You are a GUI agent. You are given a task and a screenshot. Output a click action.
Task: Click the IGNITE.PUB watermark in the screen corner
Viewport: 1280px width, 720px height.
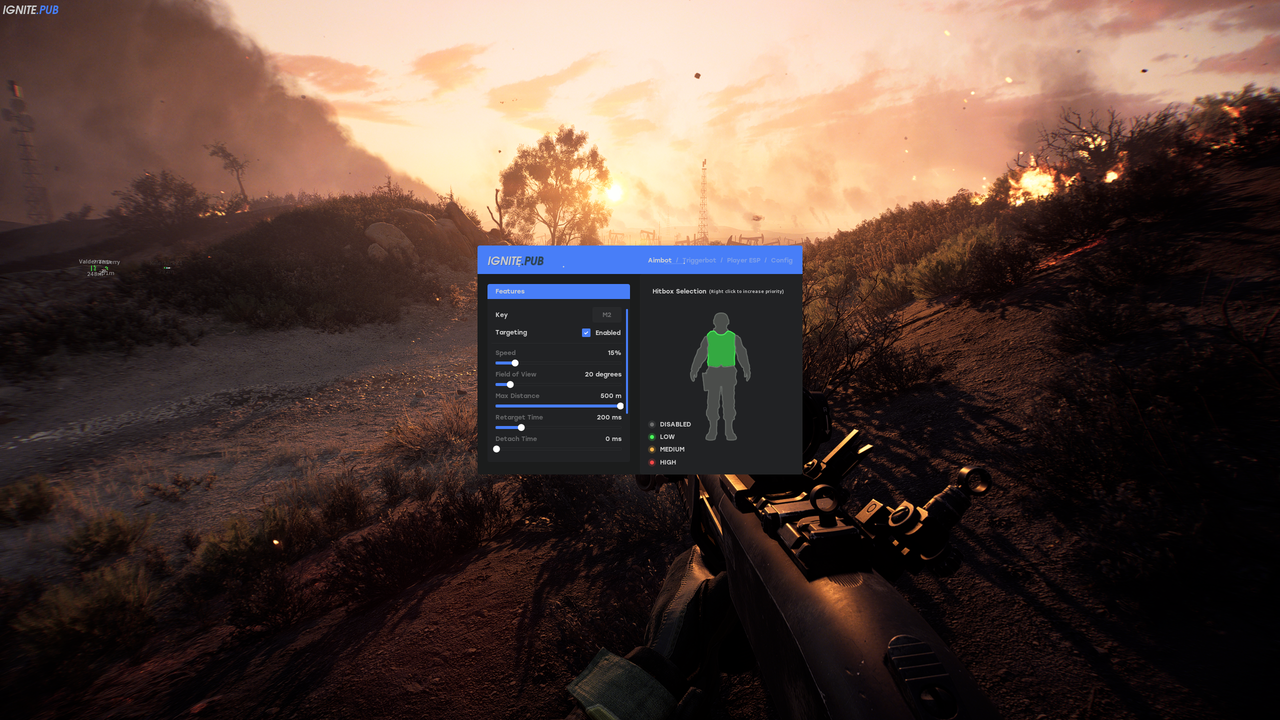click(31, 10)
